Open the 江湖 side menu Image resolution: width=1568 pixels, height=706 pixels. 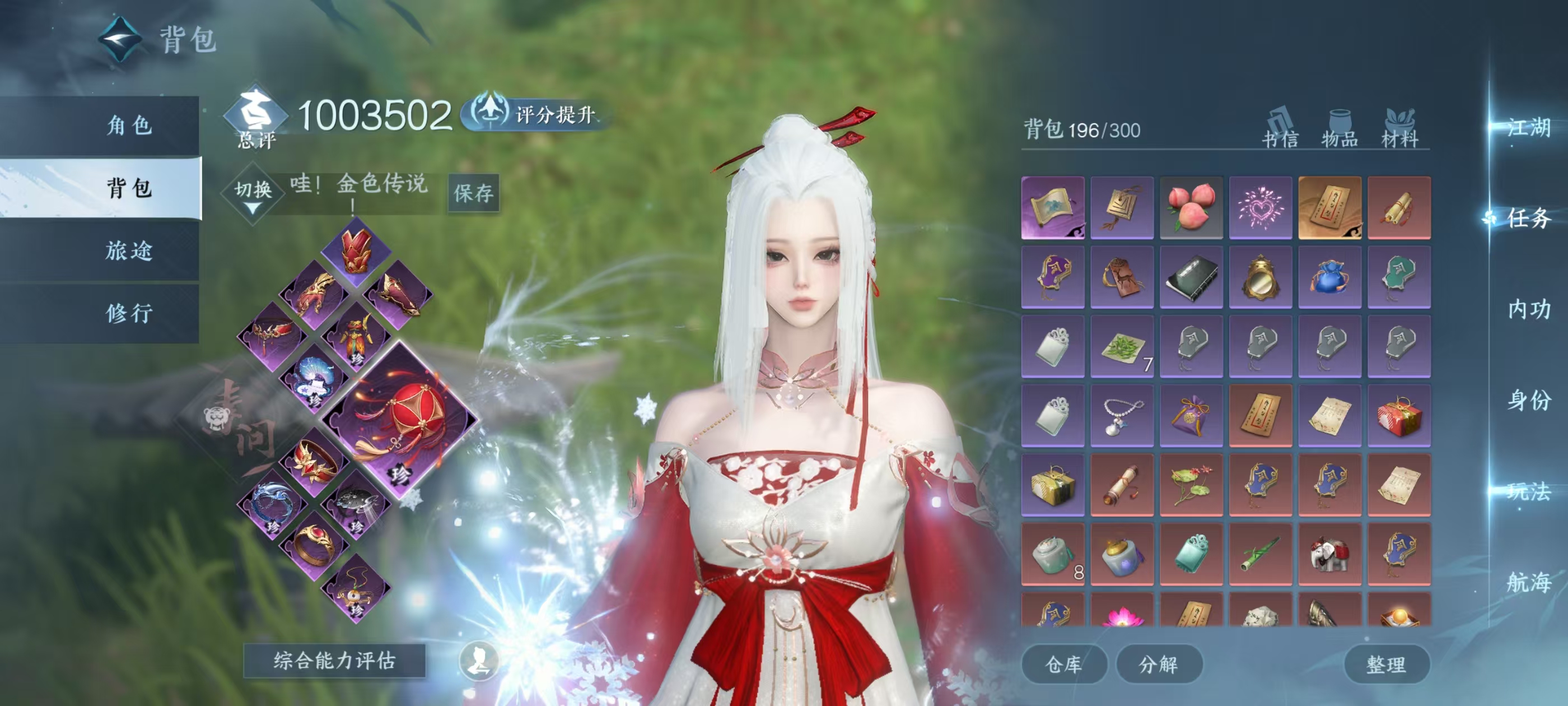click(x=1528, y=128)
